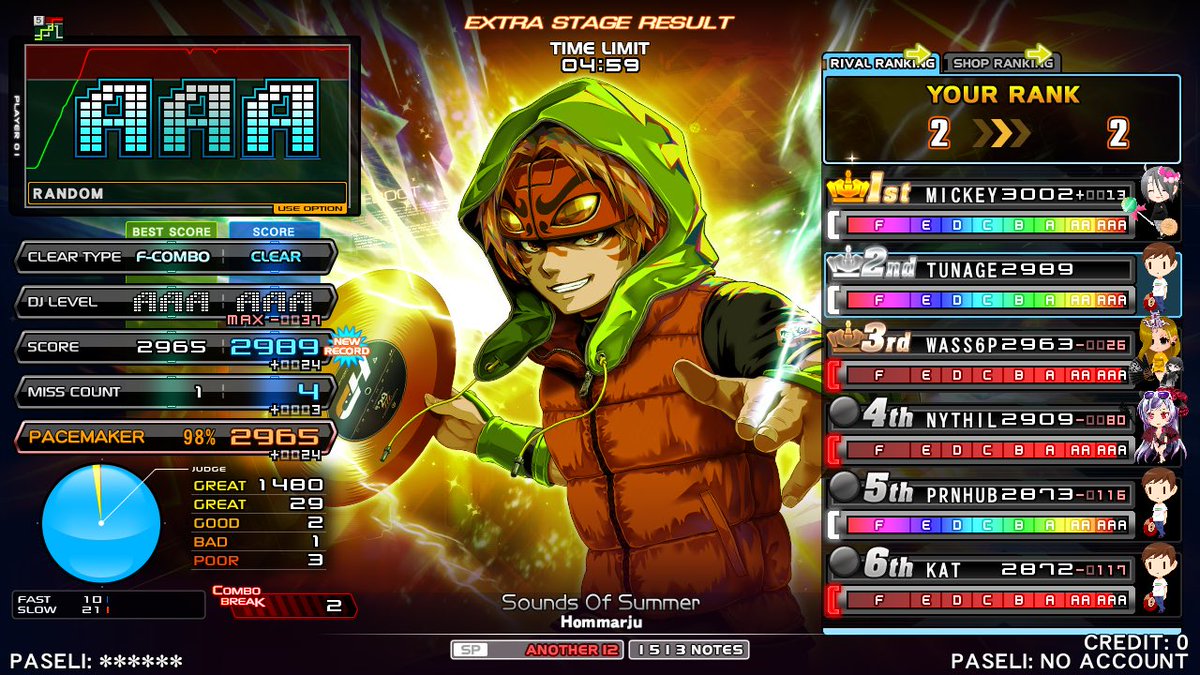Open the Shop Ranking tab
This screenshot has width=1200, height=675.
(1001, 63)
